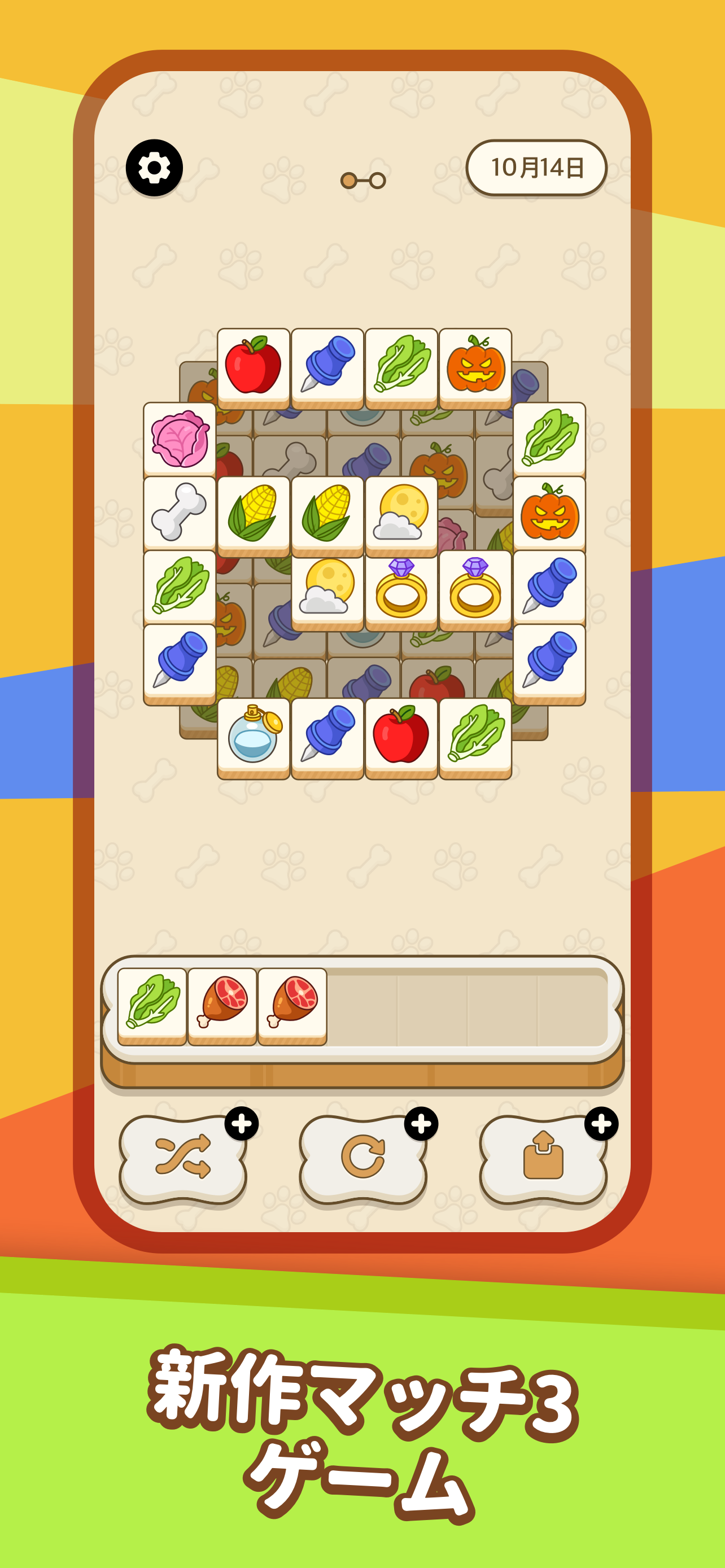The image size is (725, 1568).
Task: Select a gold ring with purple gem tile
Action: tap(402, 589)
